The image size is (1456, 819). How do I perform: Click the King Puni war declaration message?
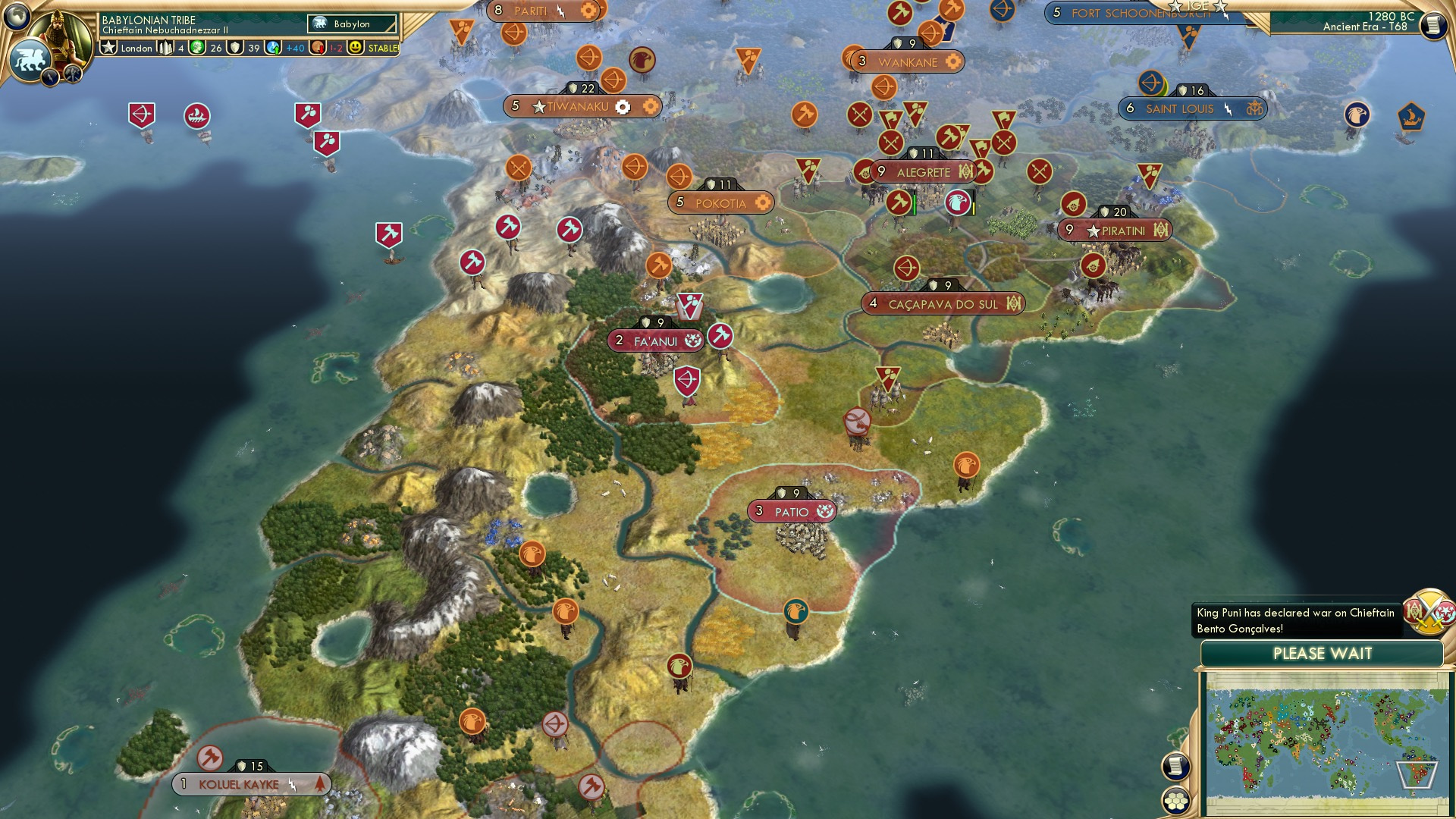(1296, 619)
